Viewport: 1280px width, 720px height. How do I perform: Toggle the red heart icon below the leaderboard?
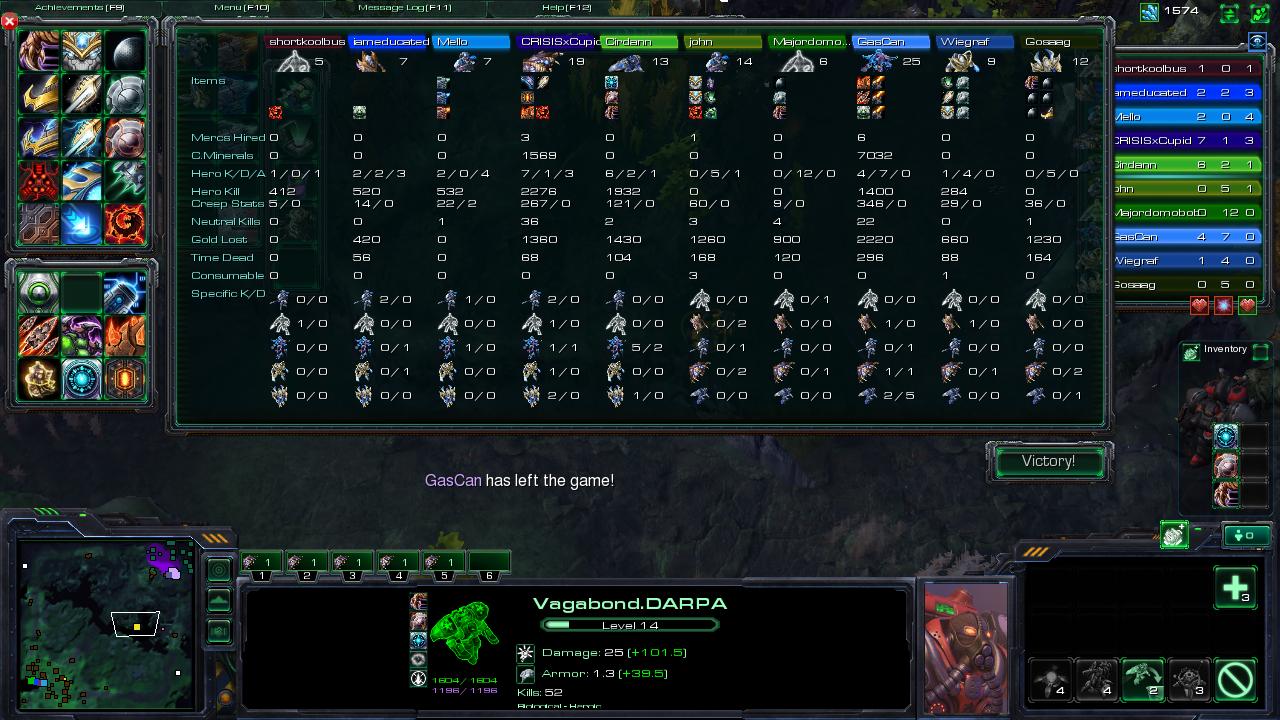pyautogui.click(x=1198, y=305)
